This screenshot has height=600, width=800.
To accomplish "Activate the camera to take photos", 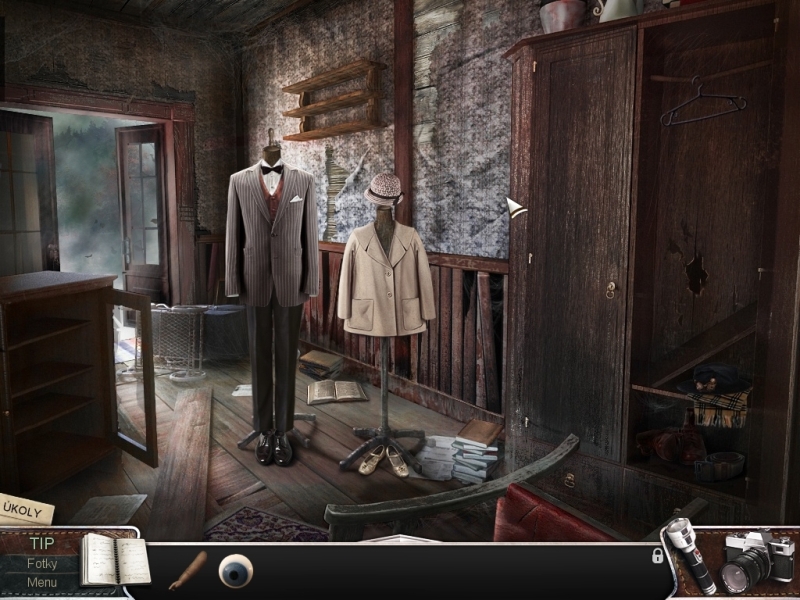I will tap(756, 561).
